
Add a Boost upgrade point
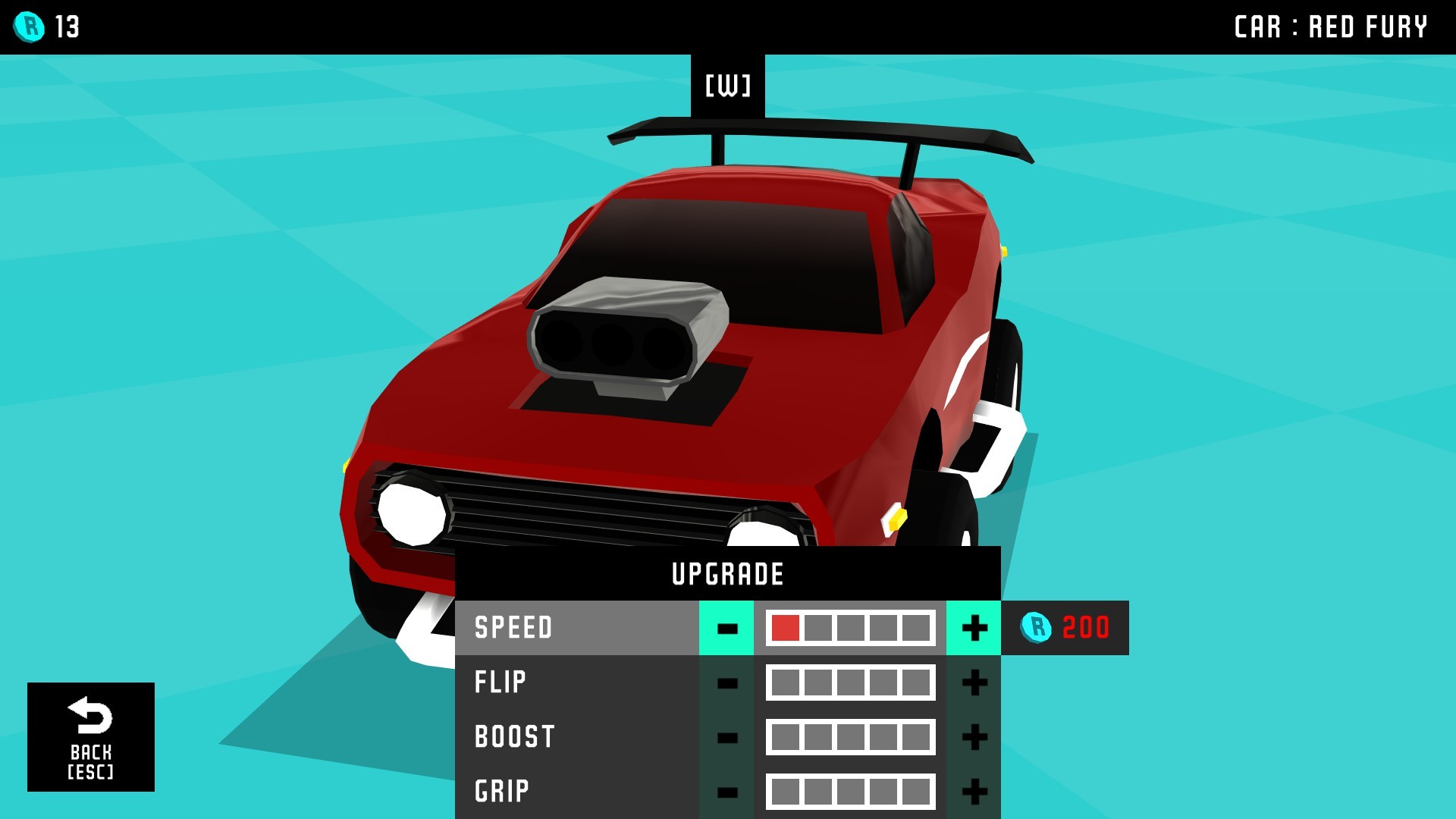[x=974, y=737]
